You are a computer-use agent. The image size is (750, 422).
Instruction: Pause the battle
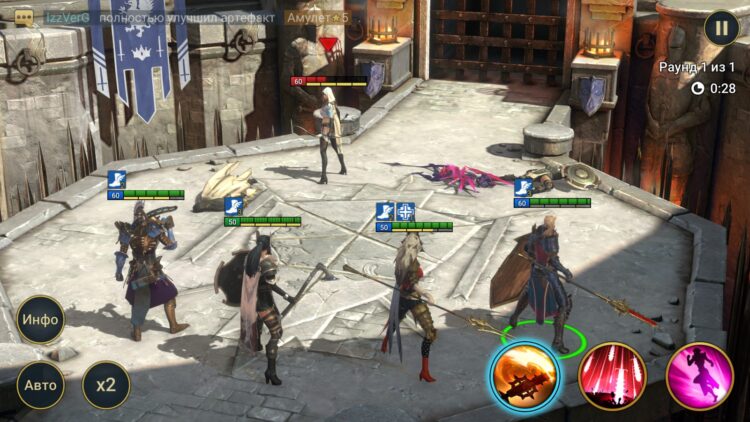[x=721, y=27]
